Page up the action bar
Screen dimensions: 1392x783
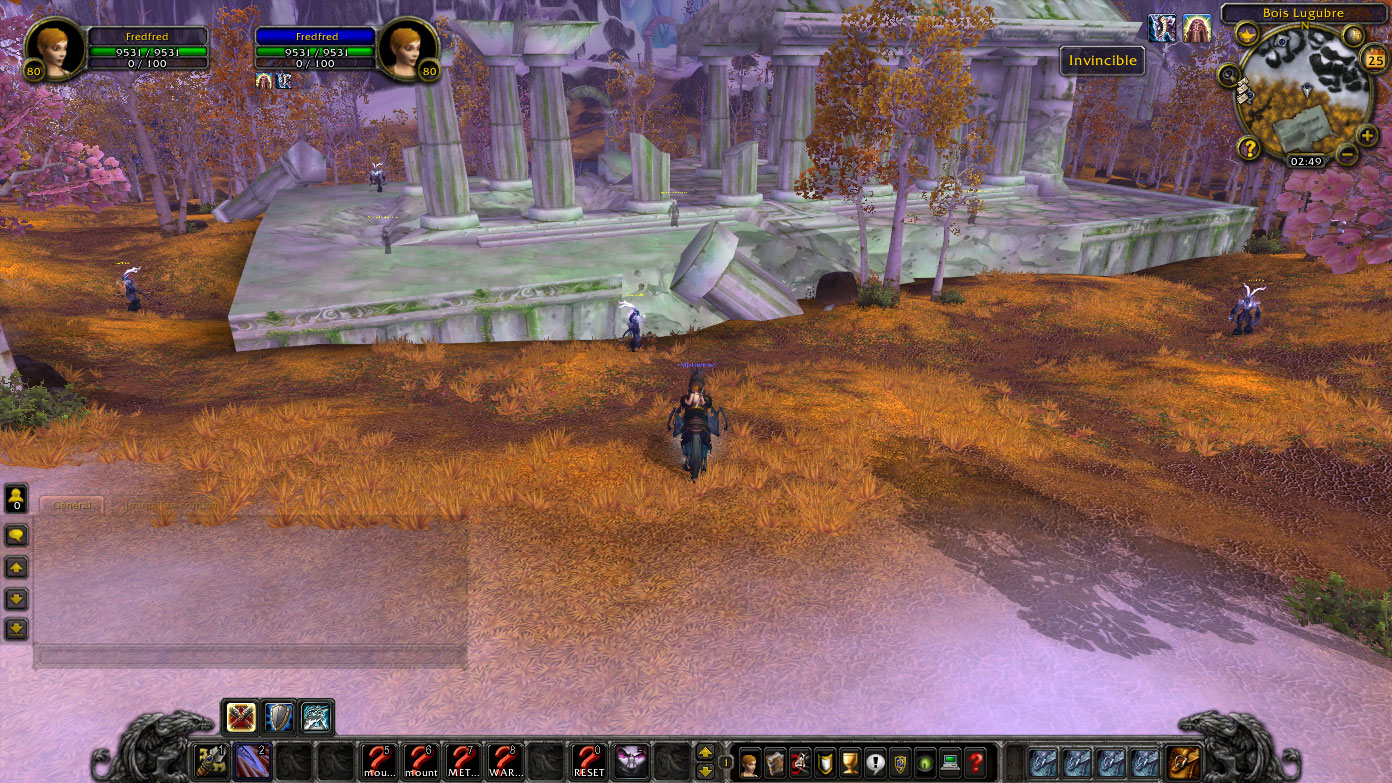pos(705,753)
